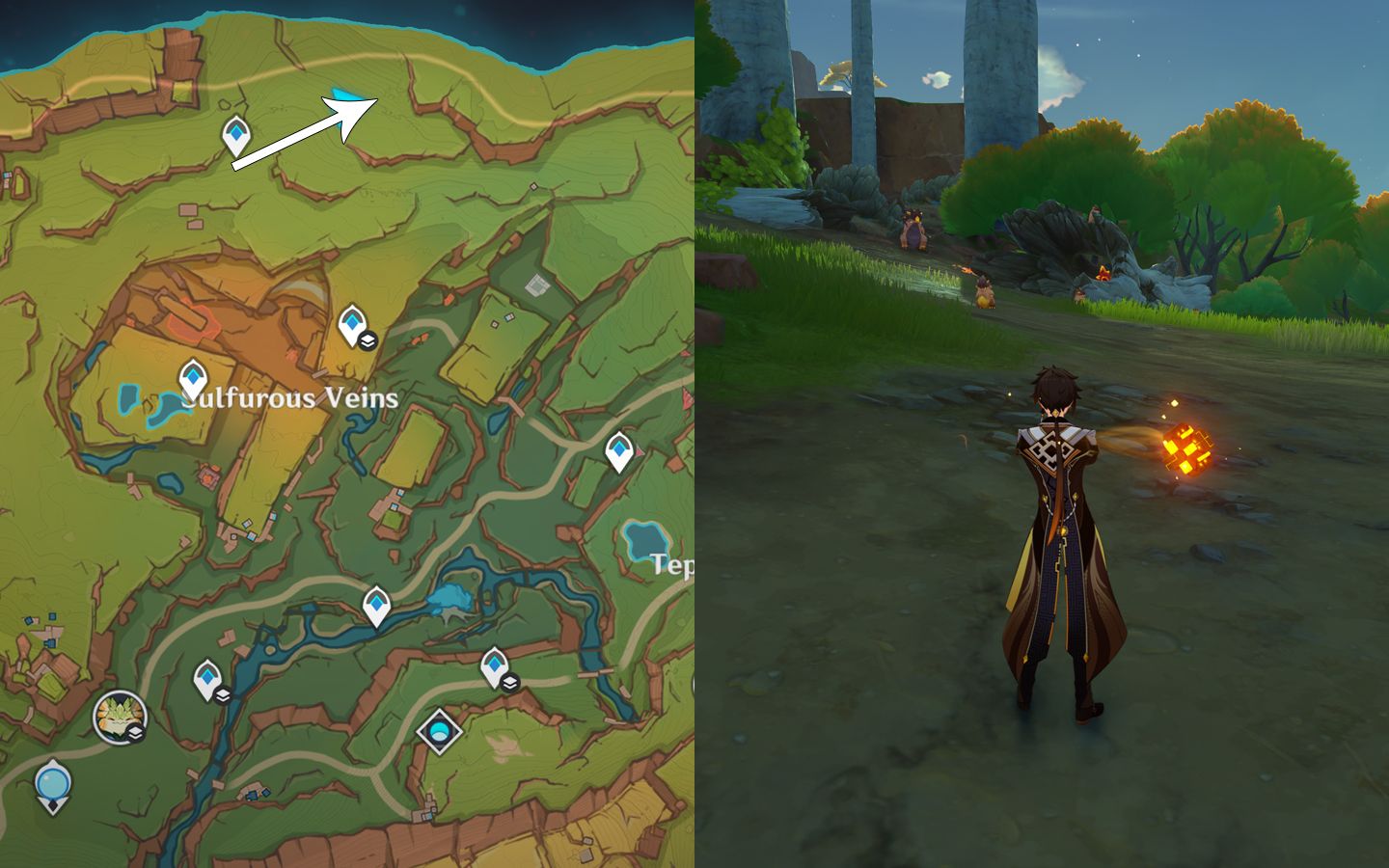Open the domain marker south of Sulfurous Veins
The width and height of the screenshot is (1389, 868).
click(439, 730)
